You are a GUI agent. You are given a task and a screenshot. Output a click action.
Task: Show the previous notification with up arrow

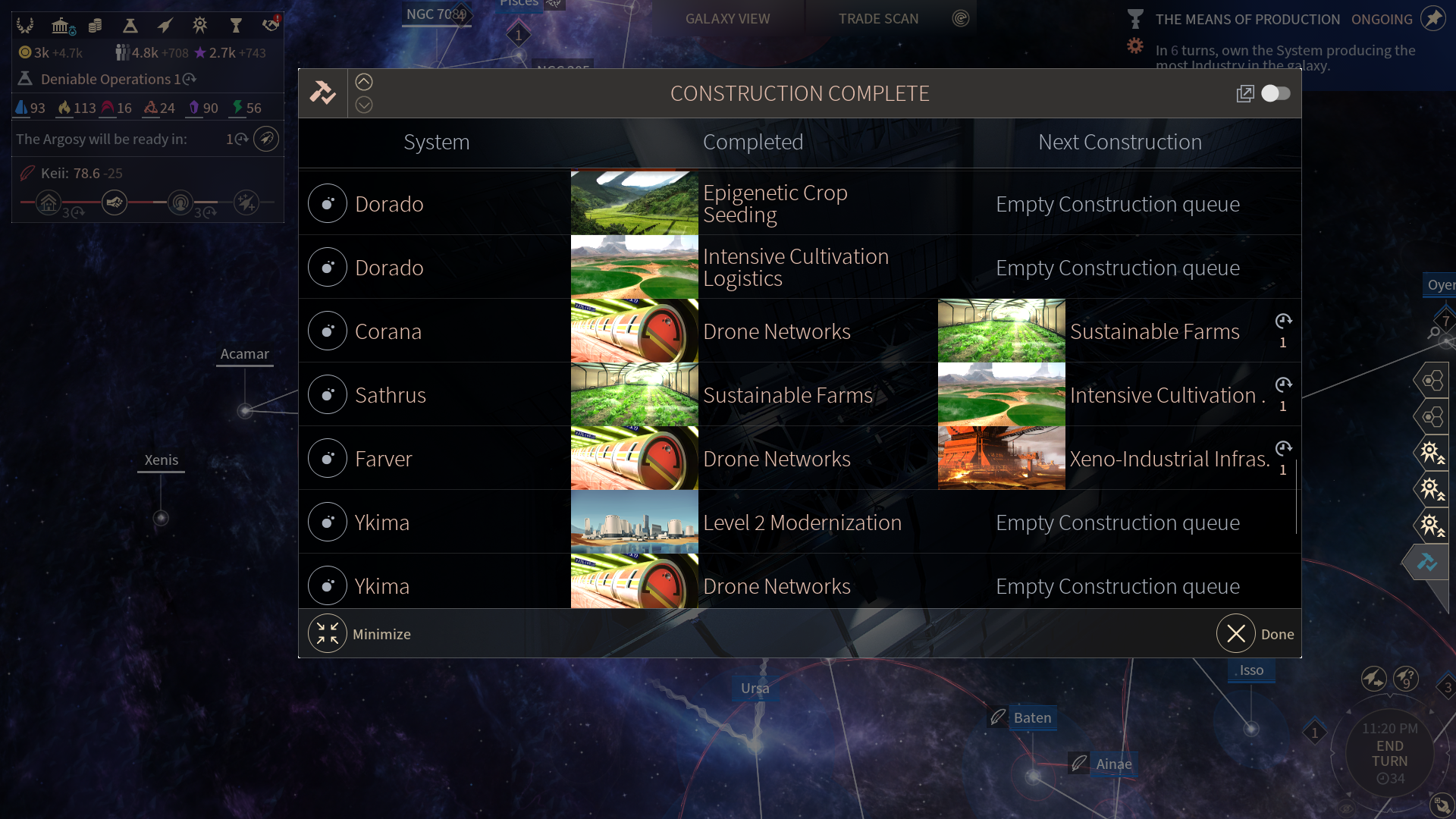pyautogui.click(x=364, y=82)
